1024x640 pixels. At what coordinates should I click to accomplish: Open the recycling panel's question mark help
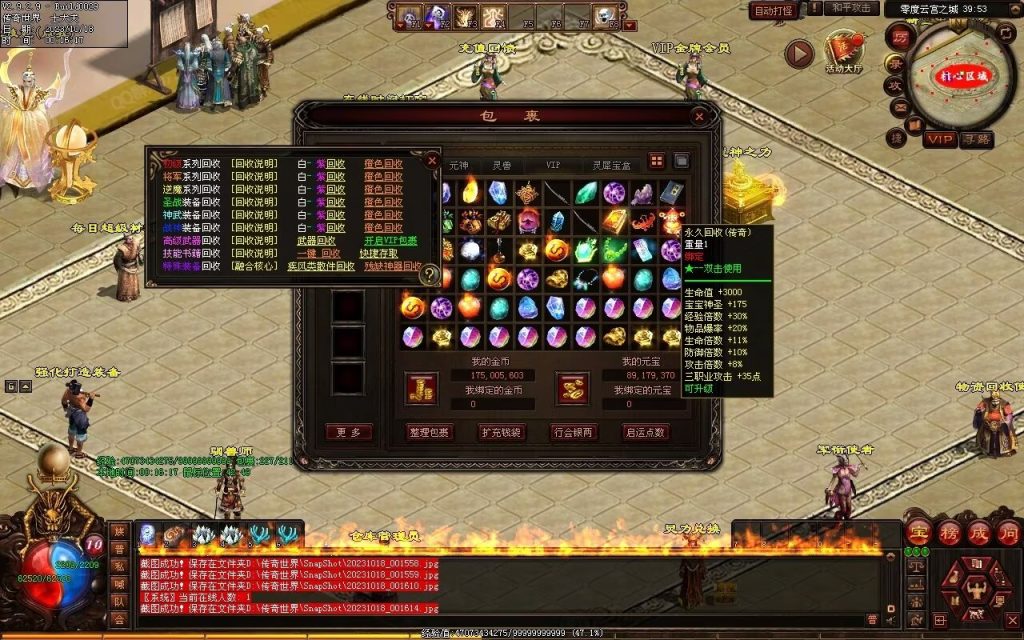430,273
